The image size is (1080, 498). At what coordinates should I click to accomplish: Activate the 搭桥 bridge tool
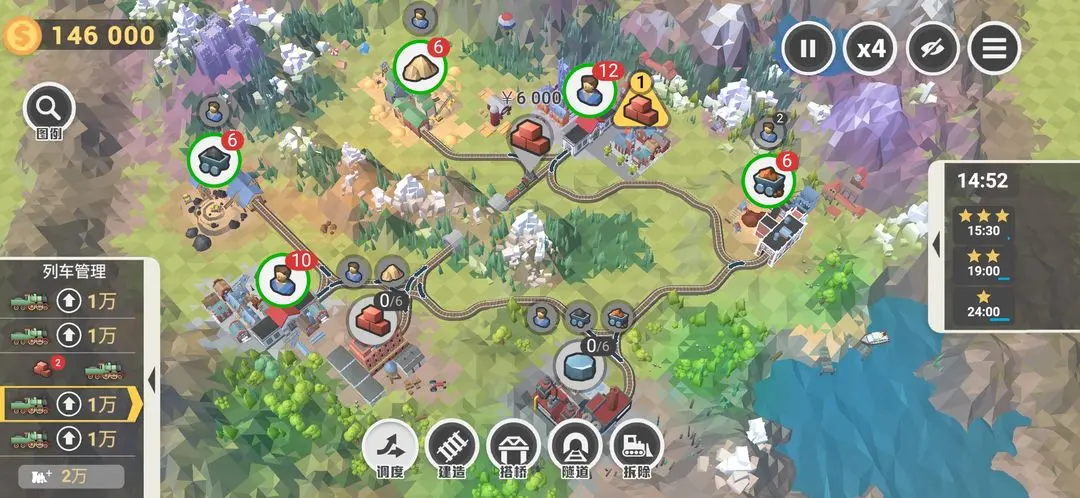point(514,447)
